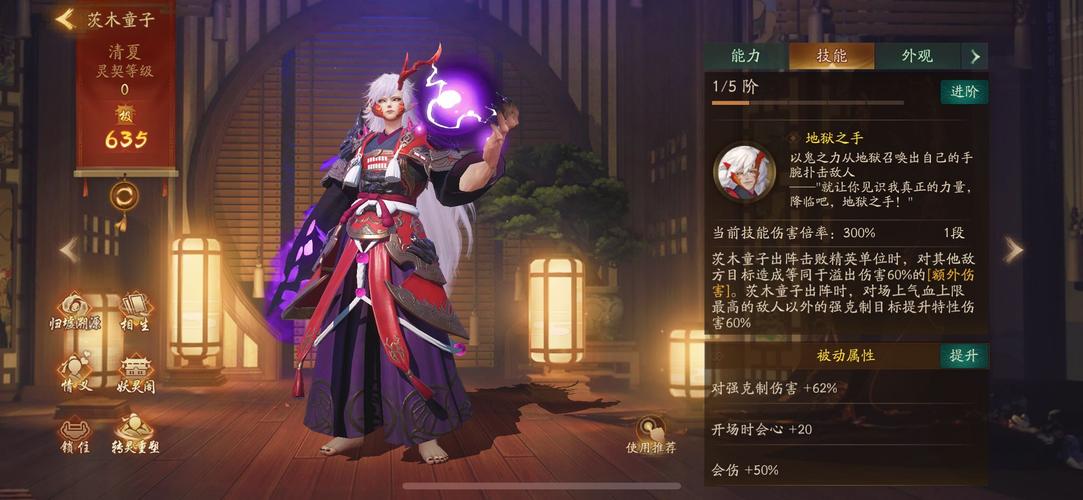1083x500 pixels.
Task: Enter the 妖灵阁 building icon
Action: tap(136, 372)
